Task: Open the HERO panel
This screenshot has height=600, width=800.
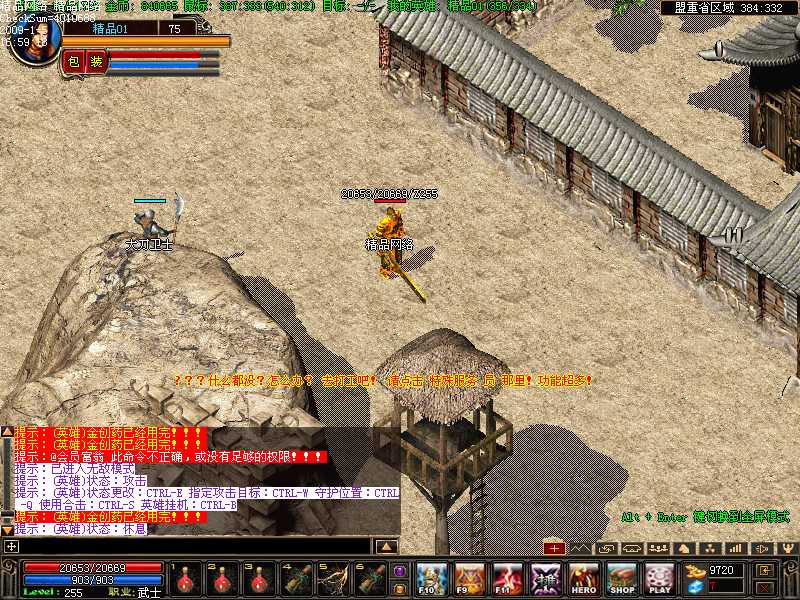Action: tap(584, 578)
